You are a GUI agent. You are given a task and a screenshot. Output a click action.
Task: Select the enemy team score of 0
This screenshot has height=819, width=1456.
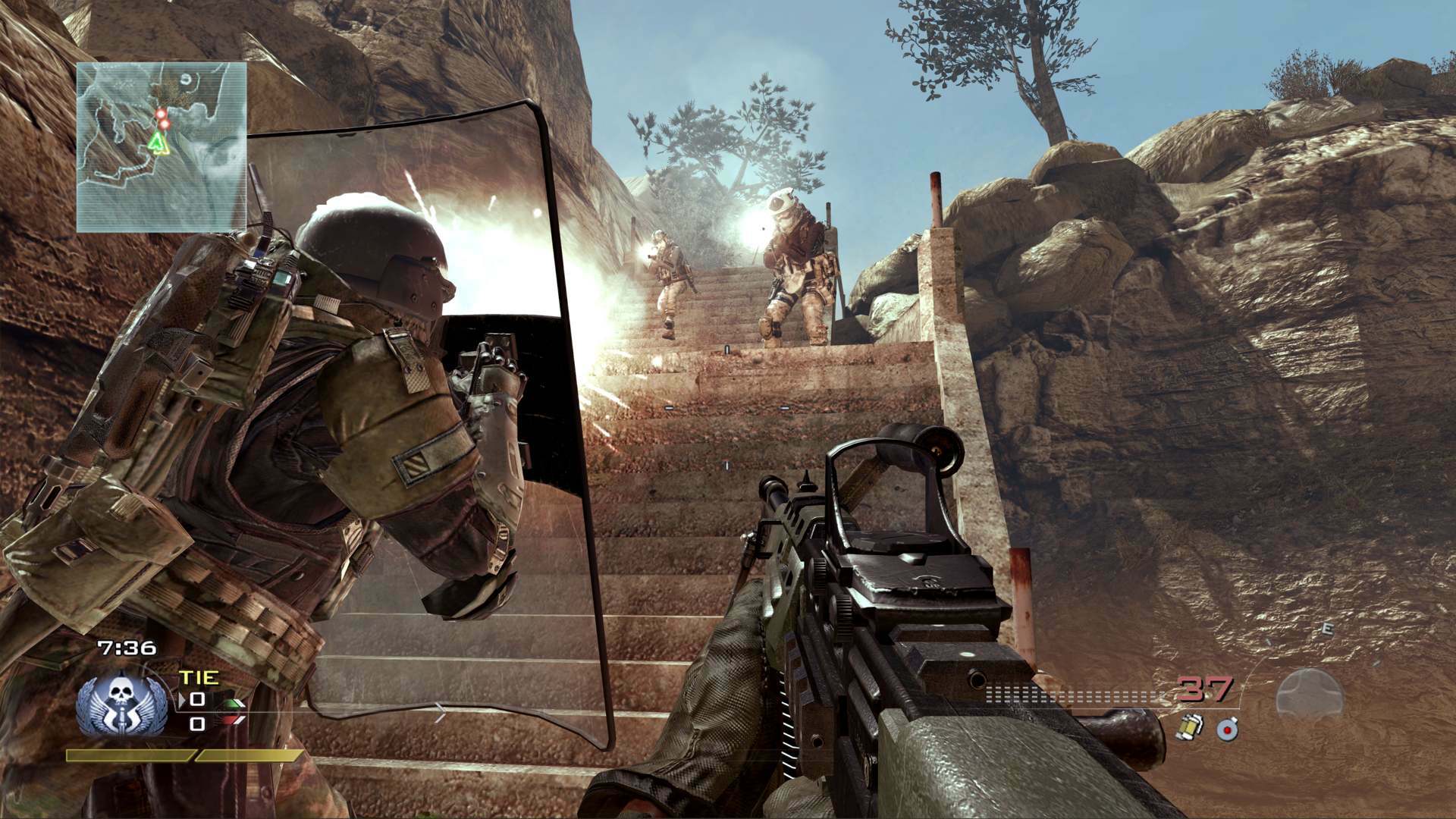click(x=197, y=723)
